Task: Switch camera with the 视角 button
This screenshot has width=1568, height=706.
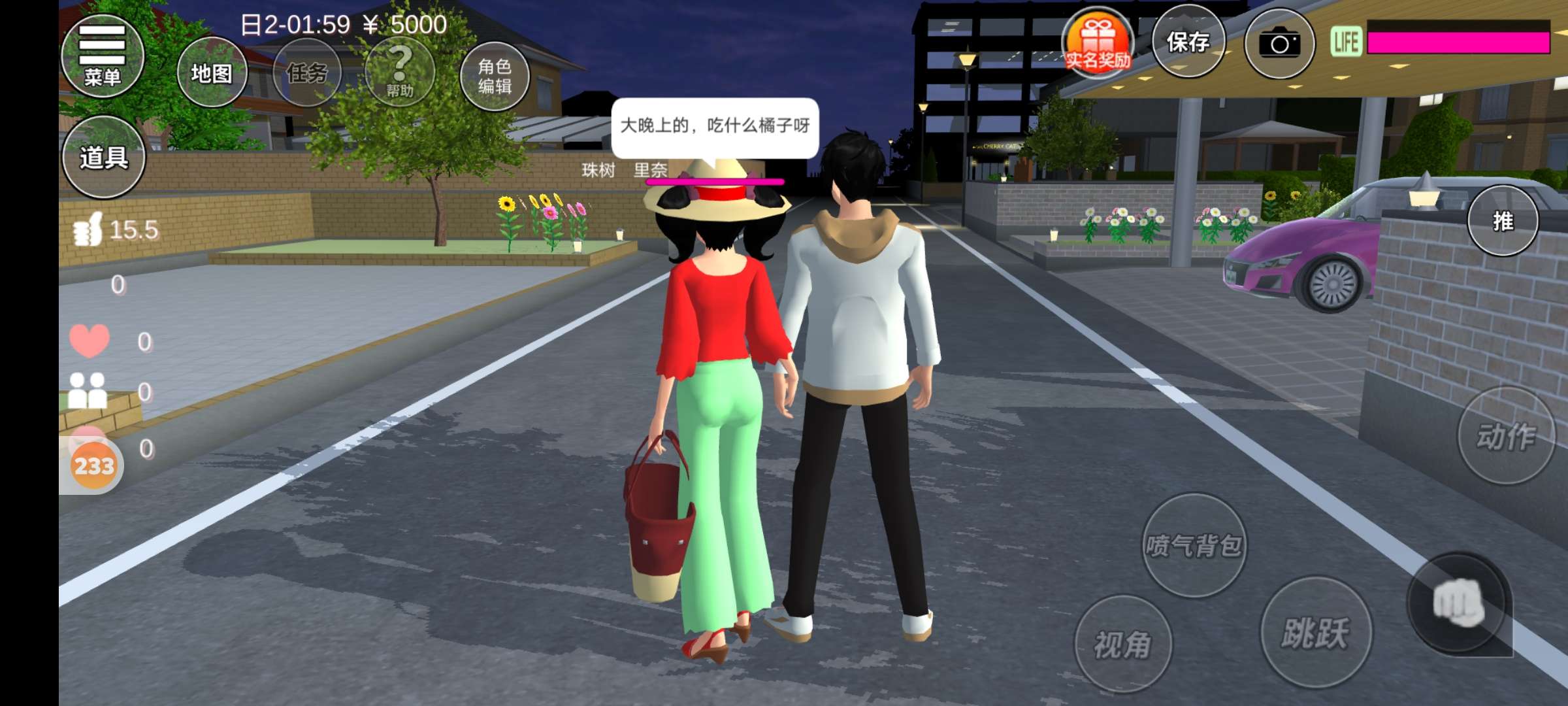Action: tap(1122, 645)
